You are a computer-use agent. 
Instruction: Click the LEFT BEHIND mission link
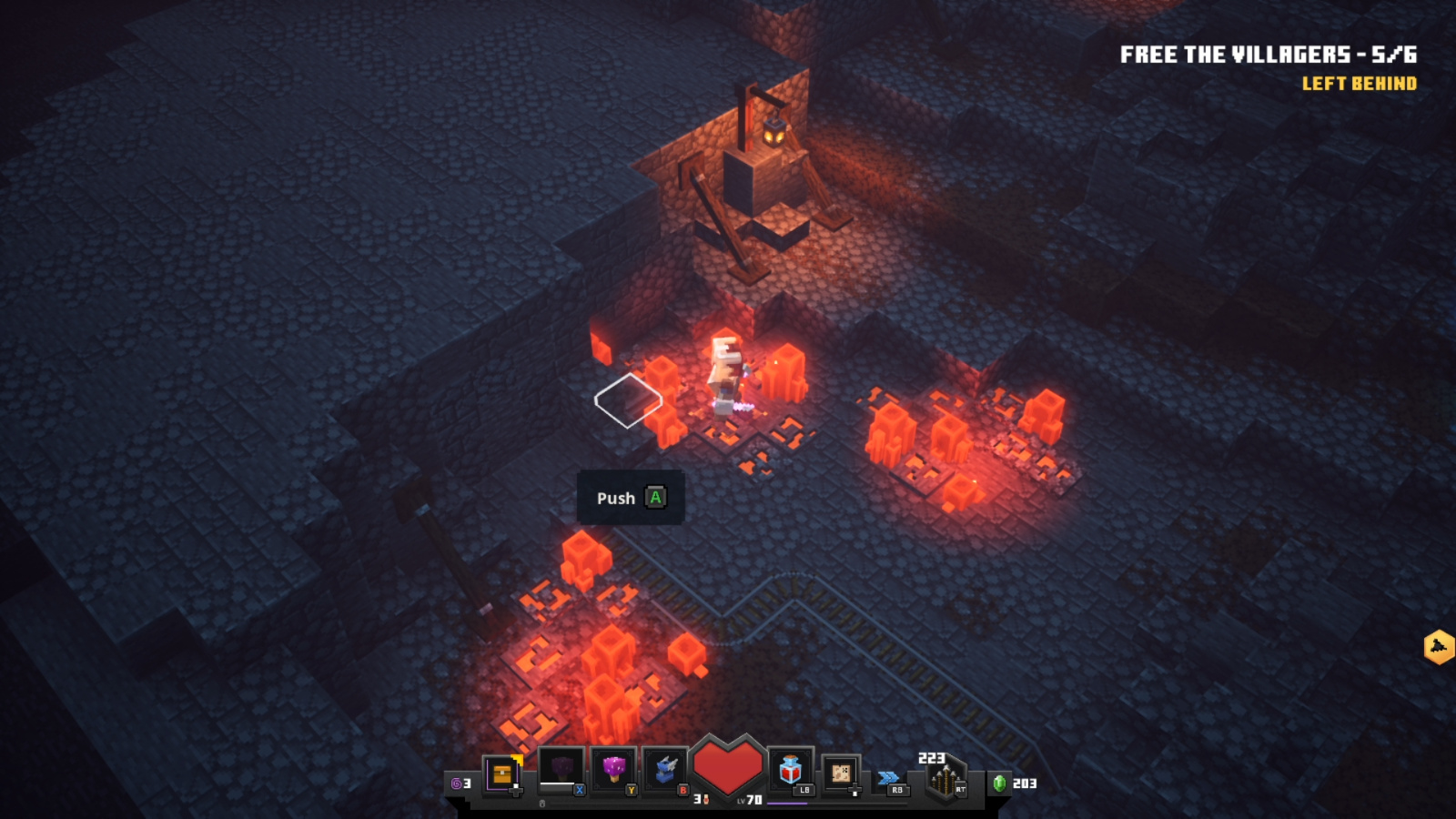point(1359,85)
